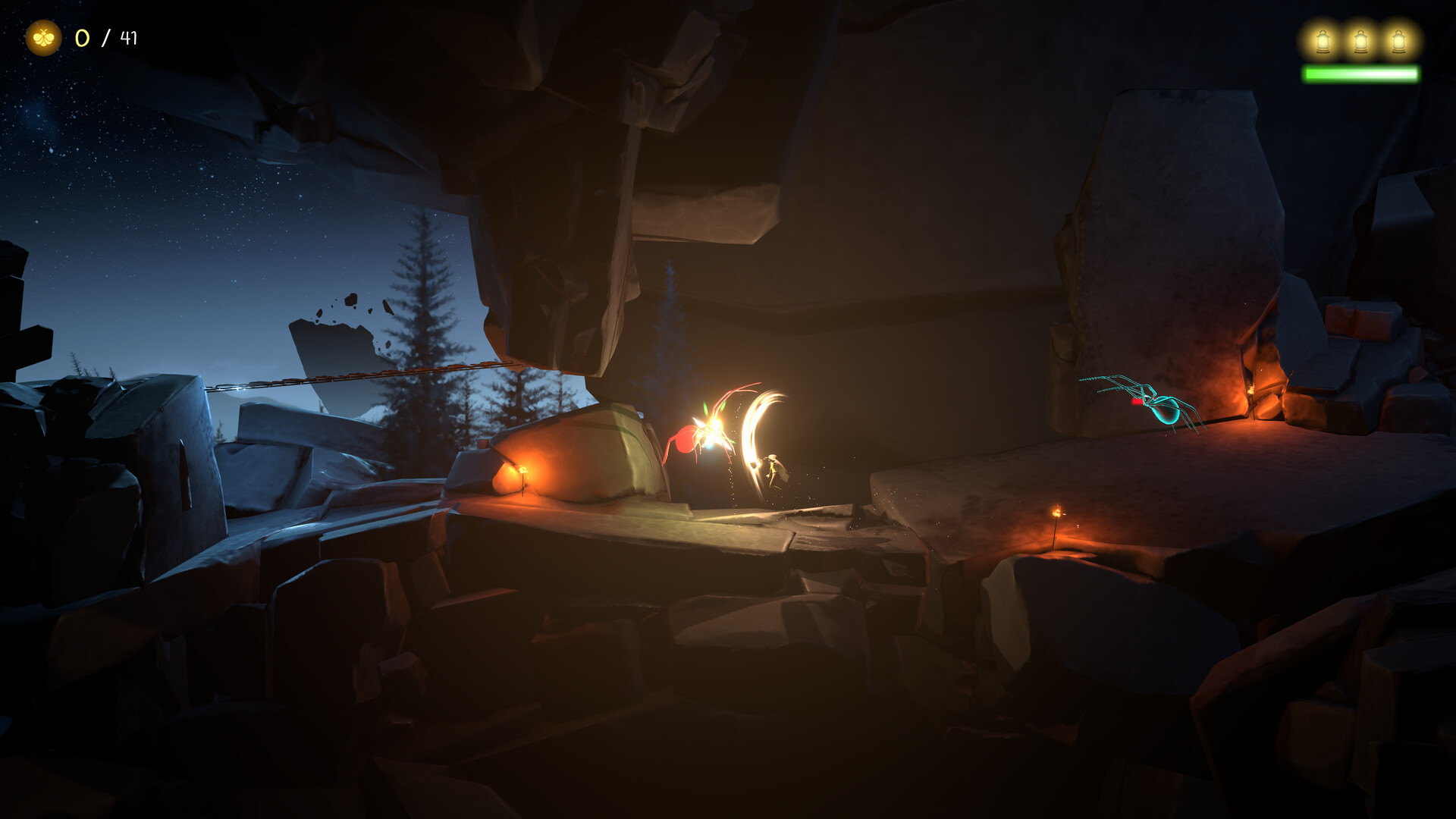Viewport: 1456px width, 819px height.
Task: Click the firefly count reading 0
Action: [82, 36]
